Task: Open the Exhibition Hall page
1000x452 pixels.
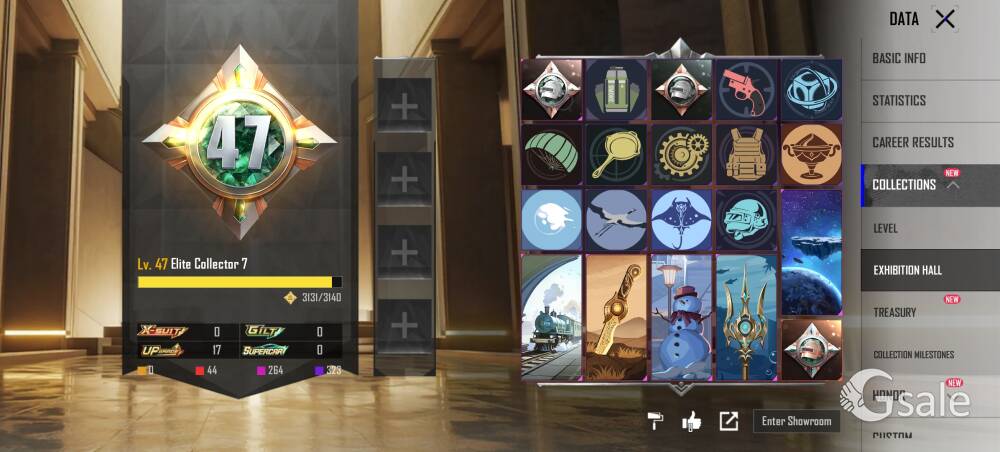Action: click(x=908, y=270)
